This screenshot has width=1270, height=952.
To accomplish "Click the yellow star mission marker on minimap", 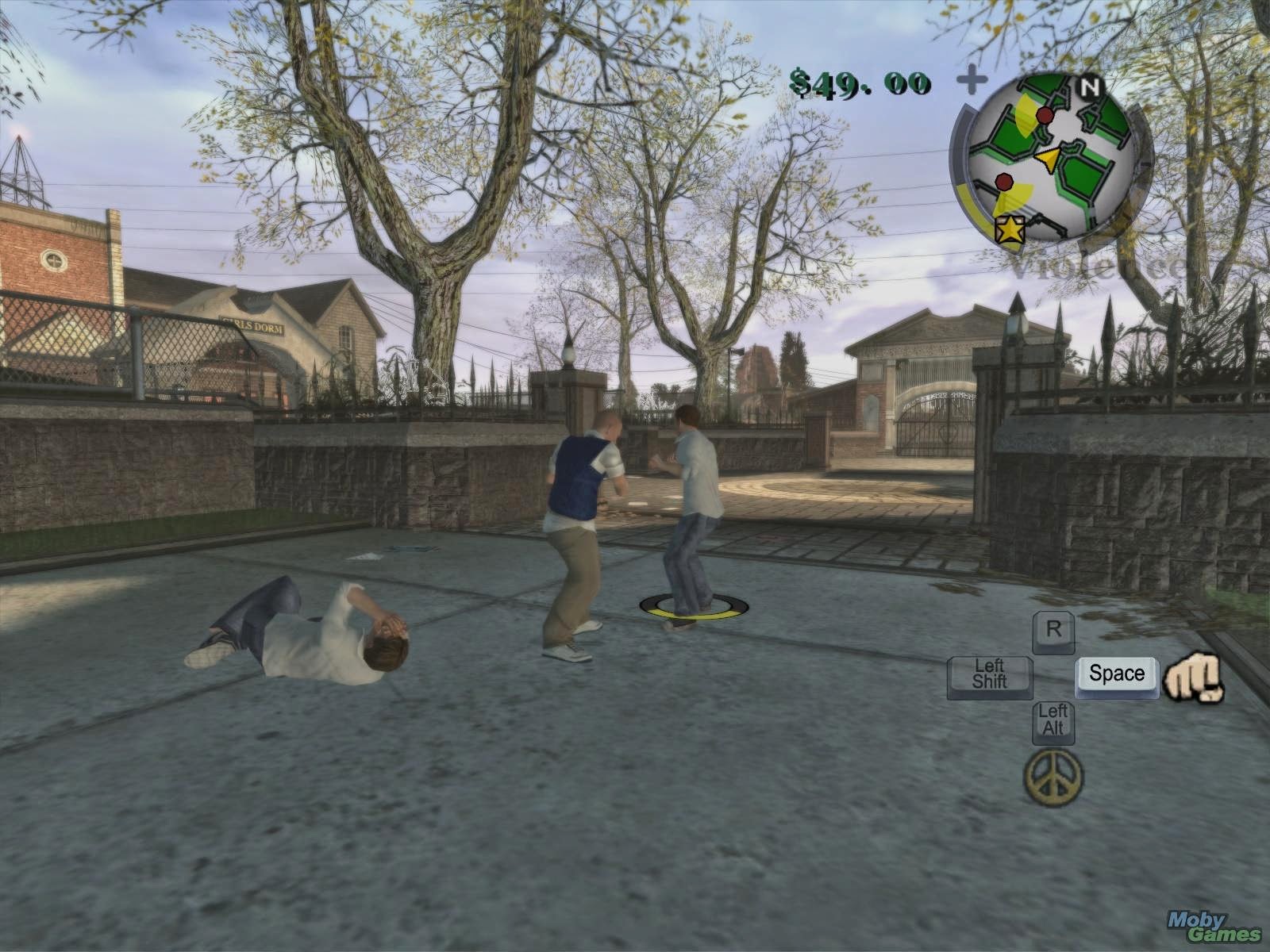I will click(1010, 230).
